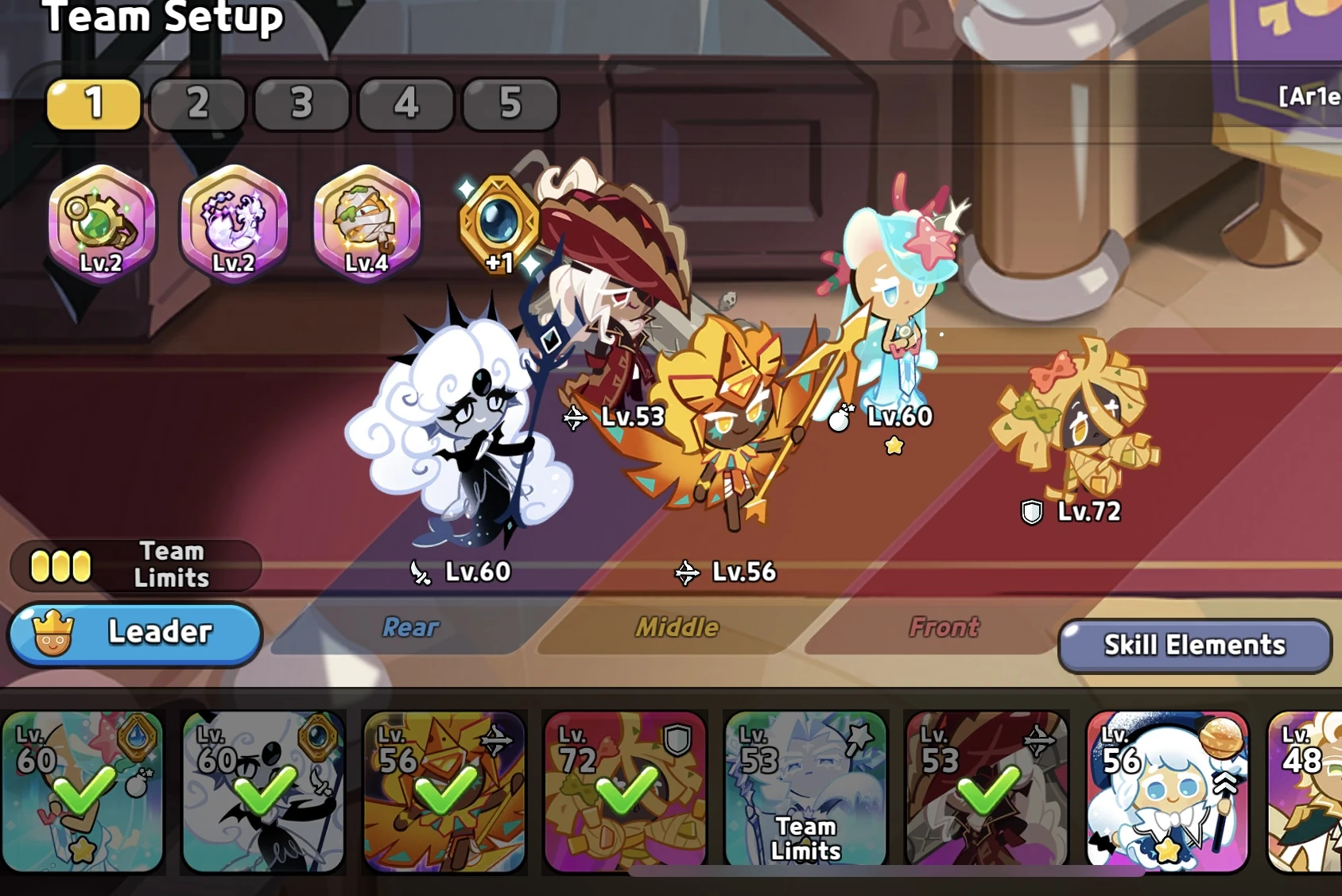Click the bomb icon next to the Lv.60 label
1342x896 pixels.
840,420
